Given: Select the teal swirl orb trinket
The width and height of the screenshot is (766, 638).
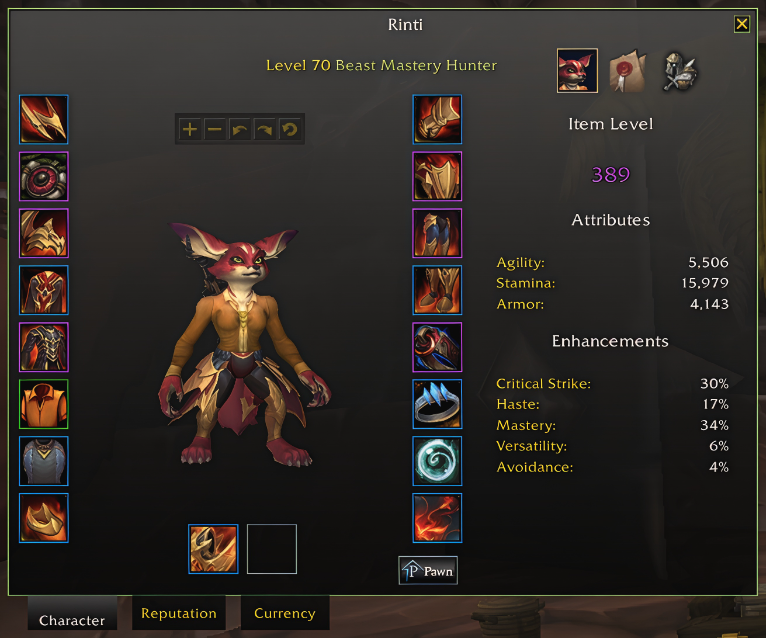Looking at the screenshot, I should (437, 462).
